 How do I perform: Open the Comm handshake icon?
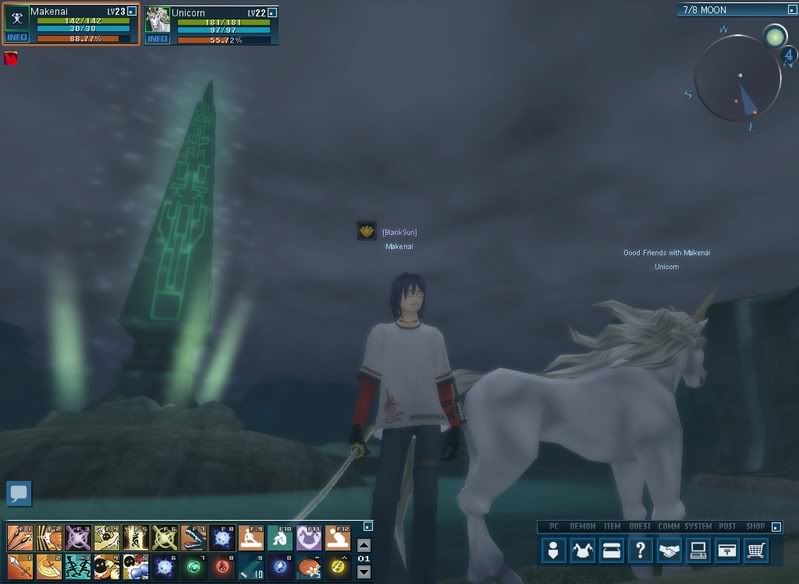pos(670,549)
